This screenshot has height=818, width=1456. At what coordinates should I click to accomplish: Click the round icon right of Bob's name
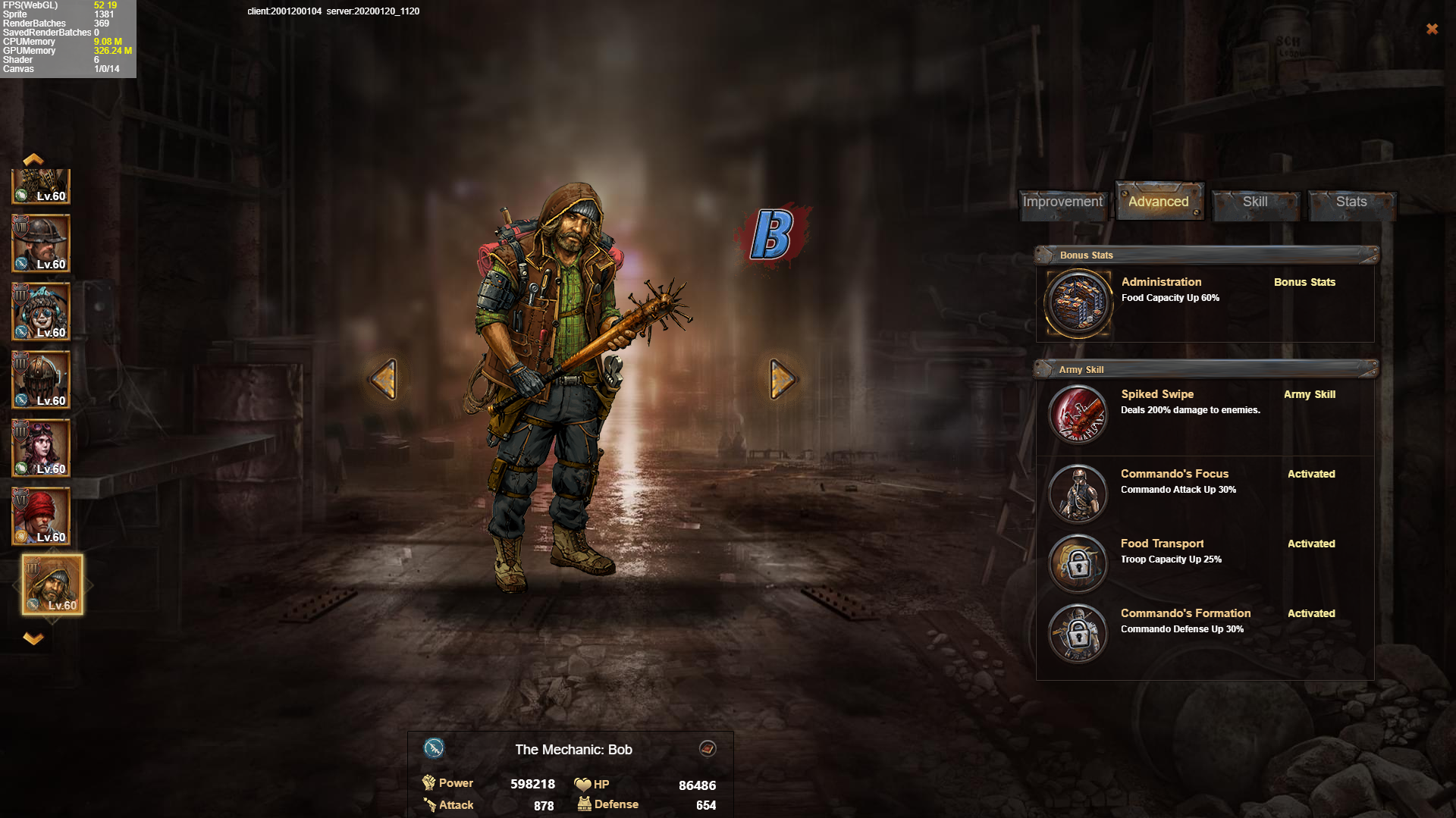(x=708, y=749)
